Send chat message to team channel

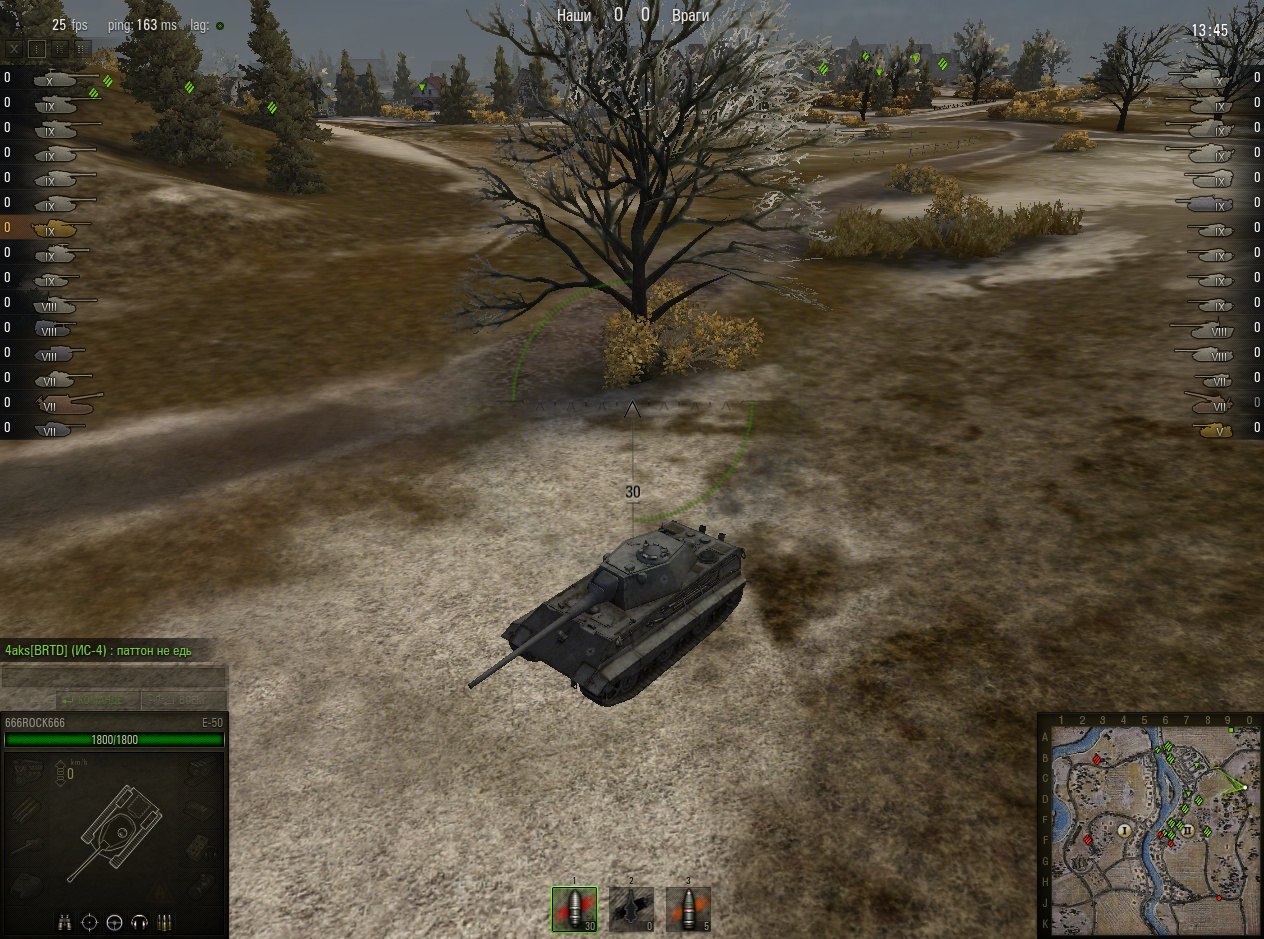pyautogui.click(x=98, y=700)
